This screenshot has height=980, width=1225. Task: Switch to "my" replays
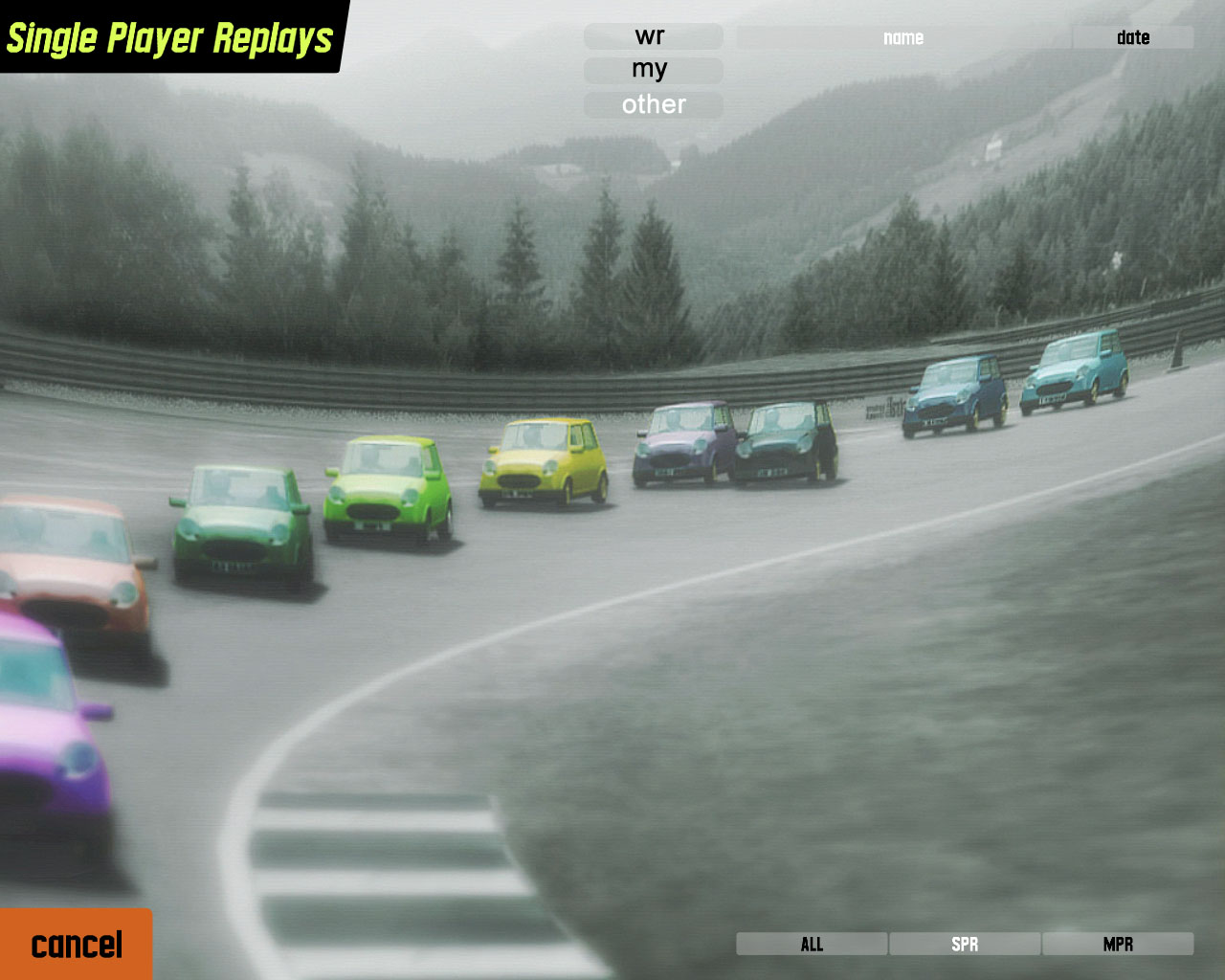pos(653,70)
